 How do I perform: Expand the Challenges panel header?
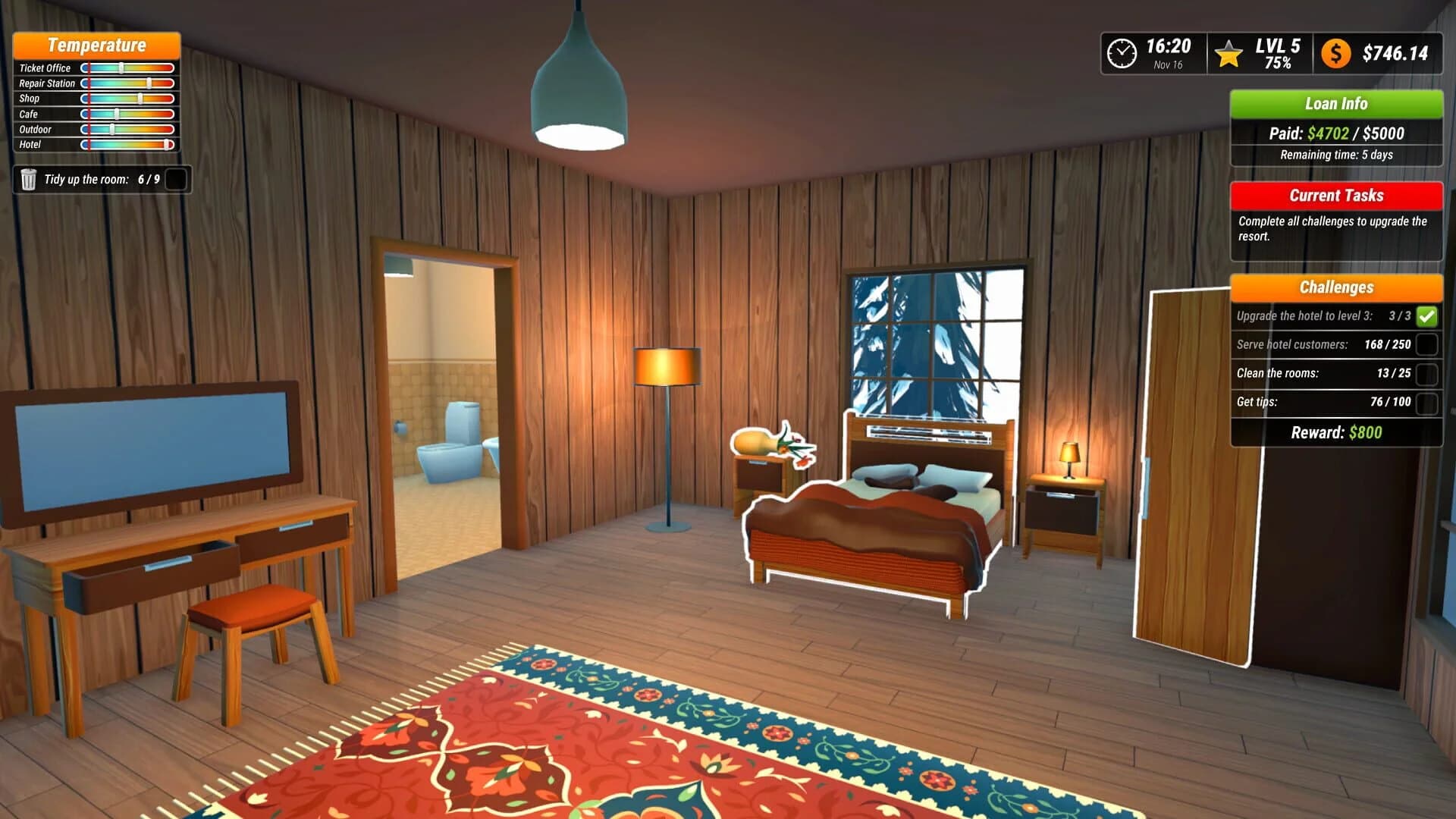tap(1336, 288)
